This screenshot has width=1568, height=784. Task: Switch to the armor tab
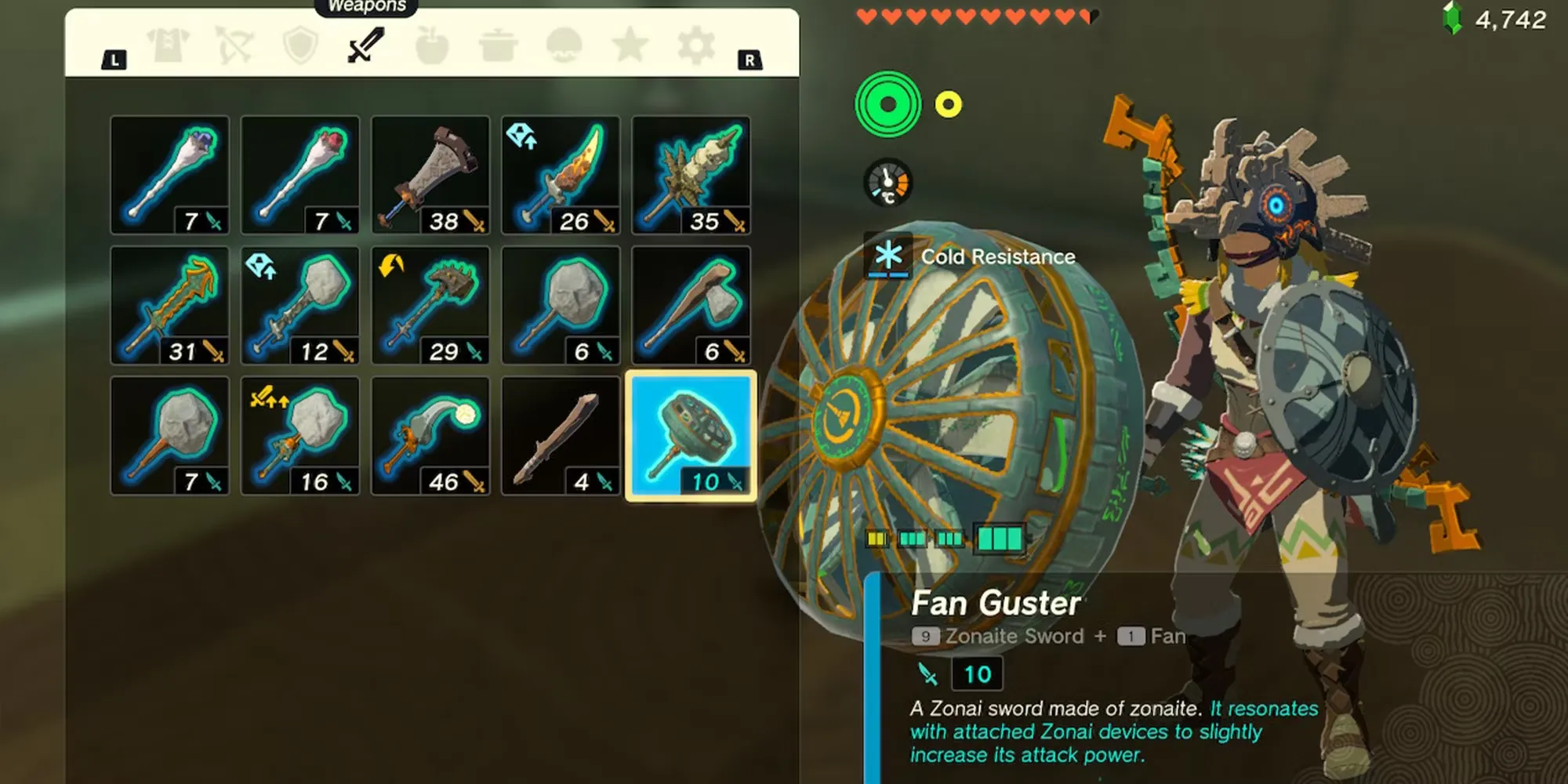(x=169, y=46)
